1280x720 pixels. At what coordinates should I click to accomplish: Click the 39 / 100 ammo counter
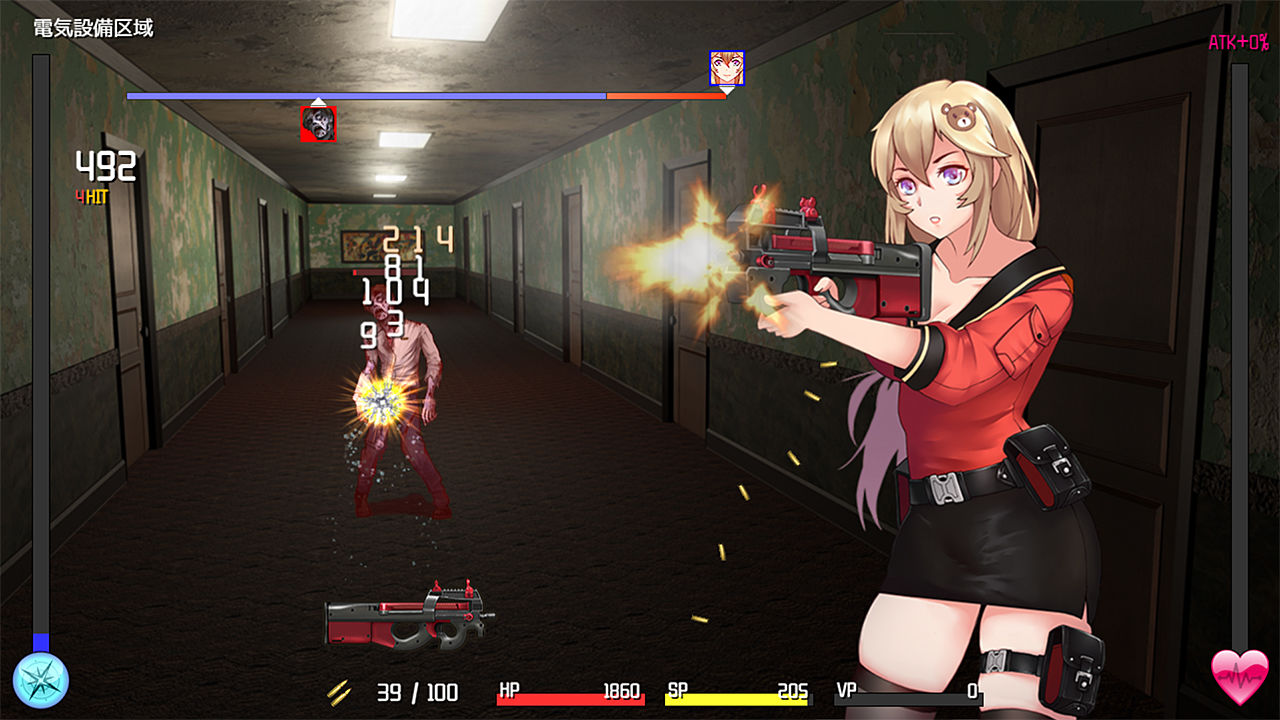pyautogui.click(x=418, y=692)
